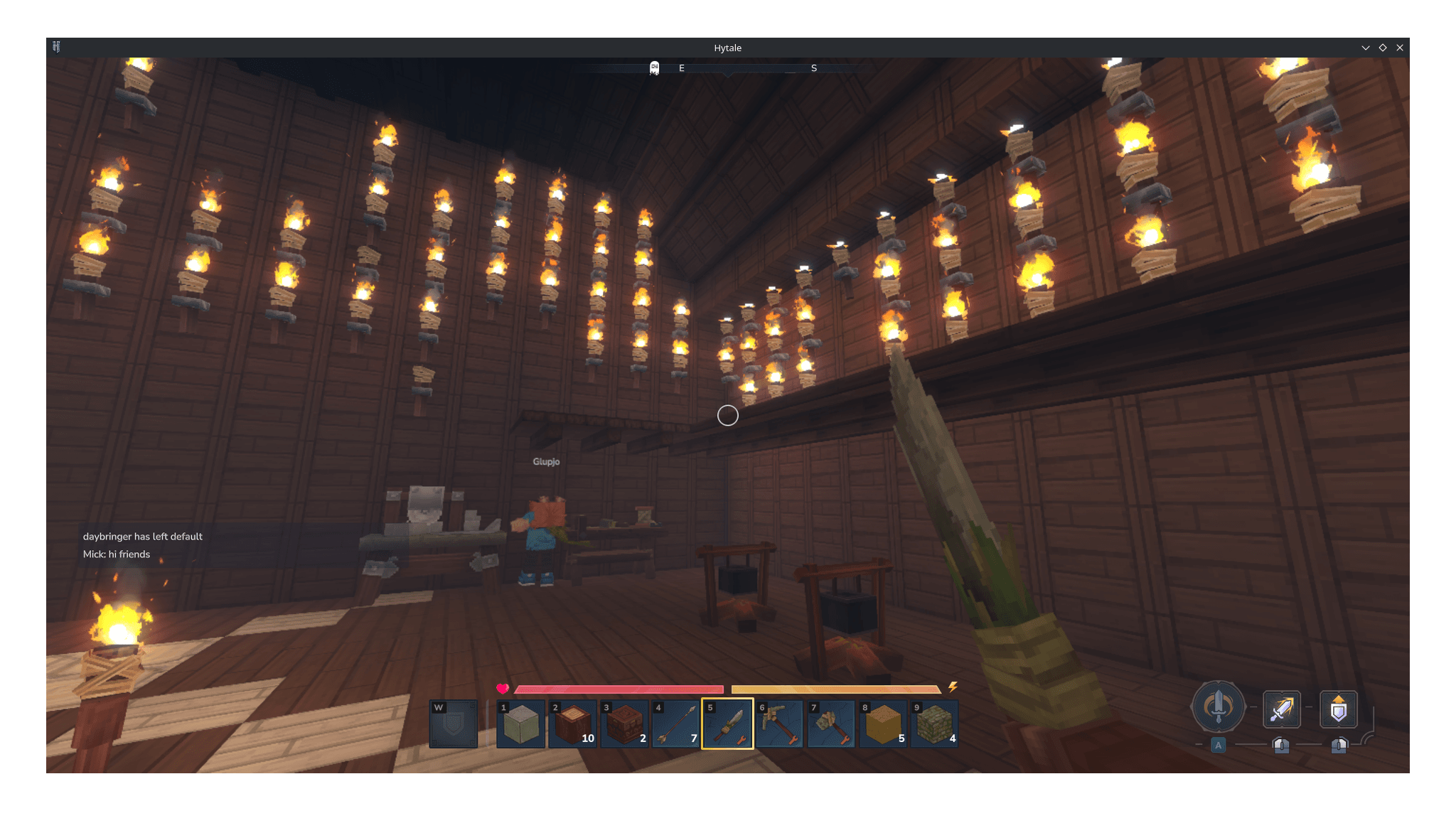Expand the titlebar chevron menu
This screenshot has width=1456, height=828.
point(1366,47)
